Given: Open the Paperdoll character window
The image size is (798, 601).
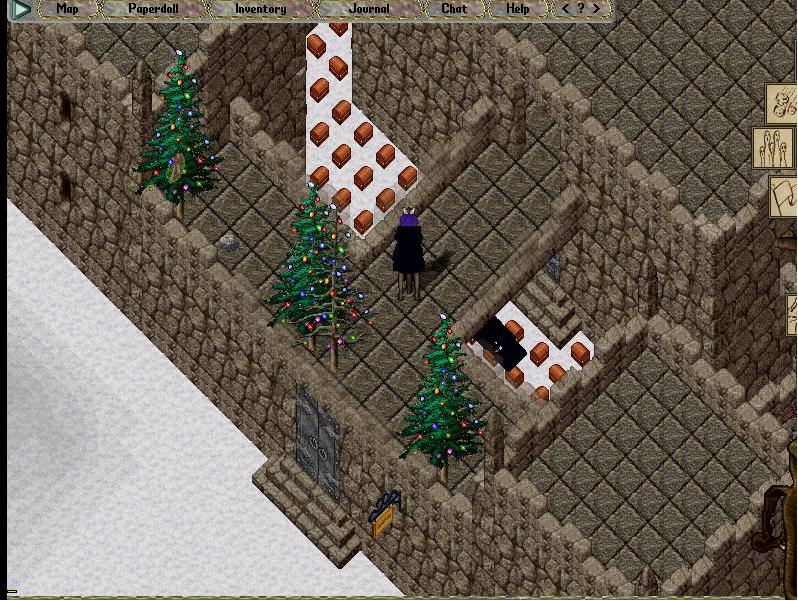Looking at the screenshot, I should pyautogui.click(x=153, y=9).
